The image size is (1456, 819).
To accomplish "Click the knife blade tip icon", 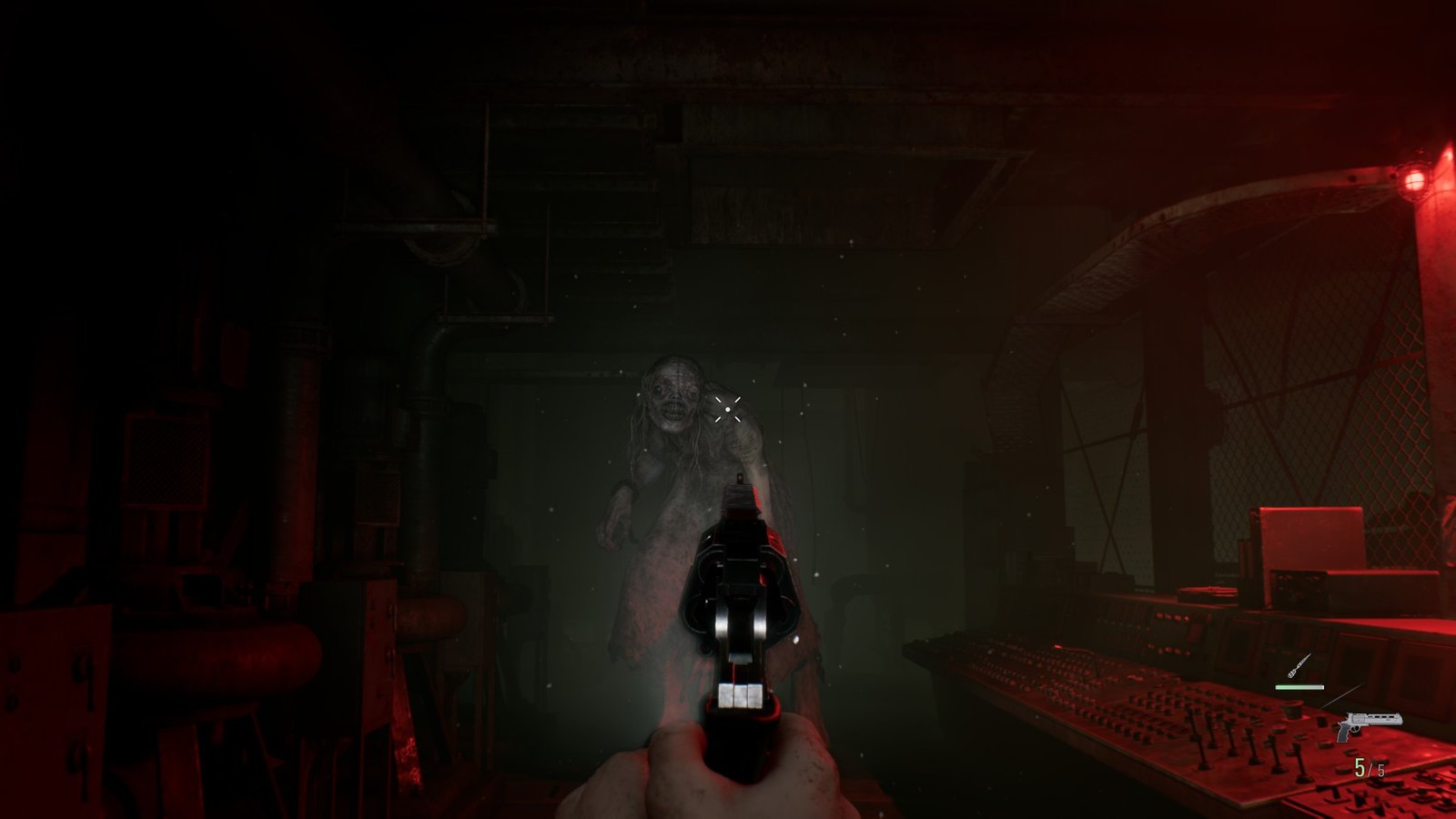I will click(1311, 654).
